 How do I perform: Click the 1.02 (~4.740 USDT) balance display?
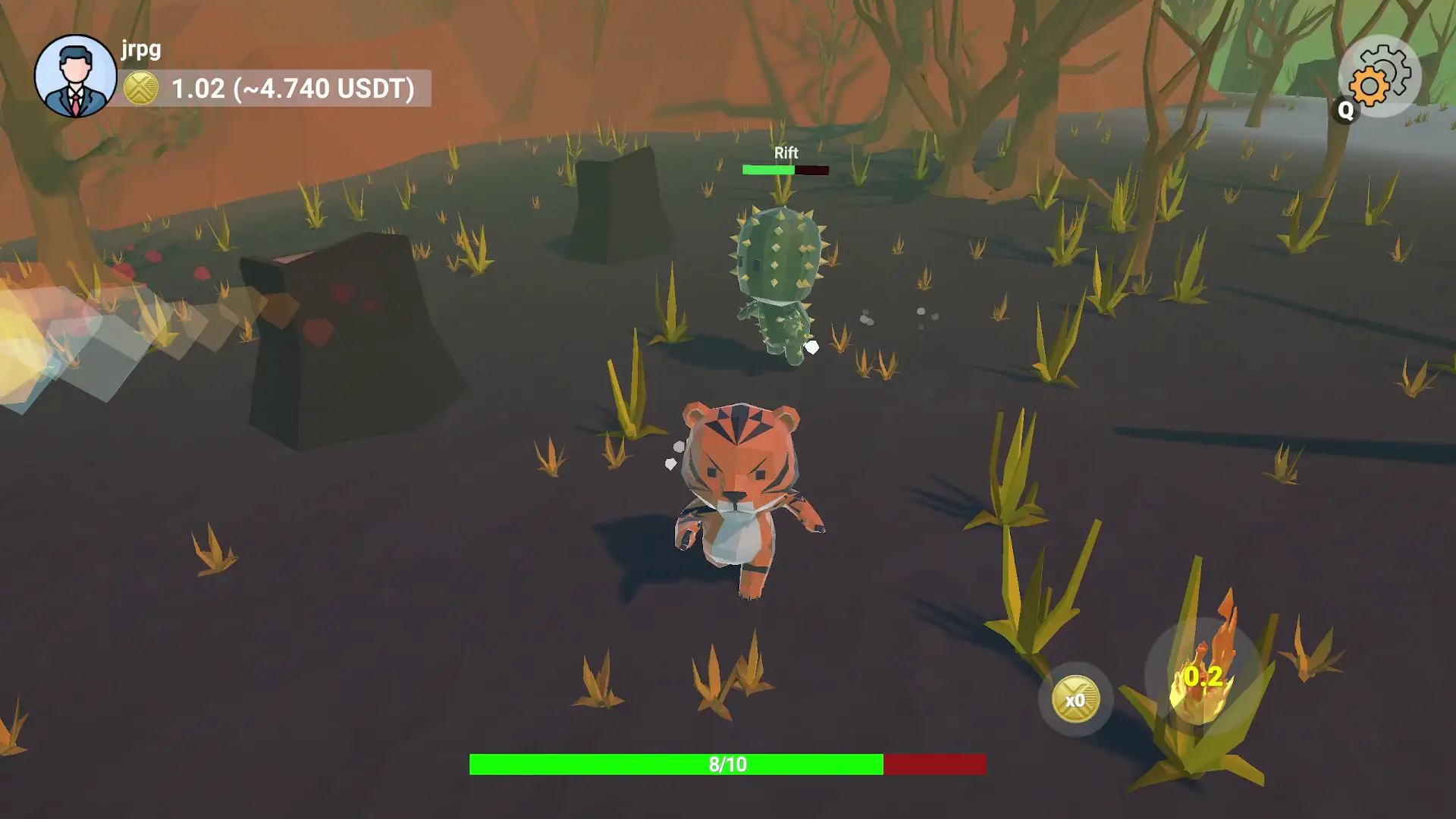pyautogui.click(x=292, y=89)
